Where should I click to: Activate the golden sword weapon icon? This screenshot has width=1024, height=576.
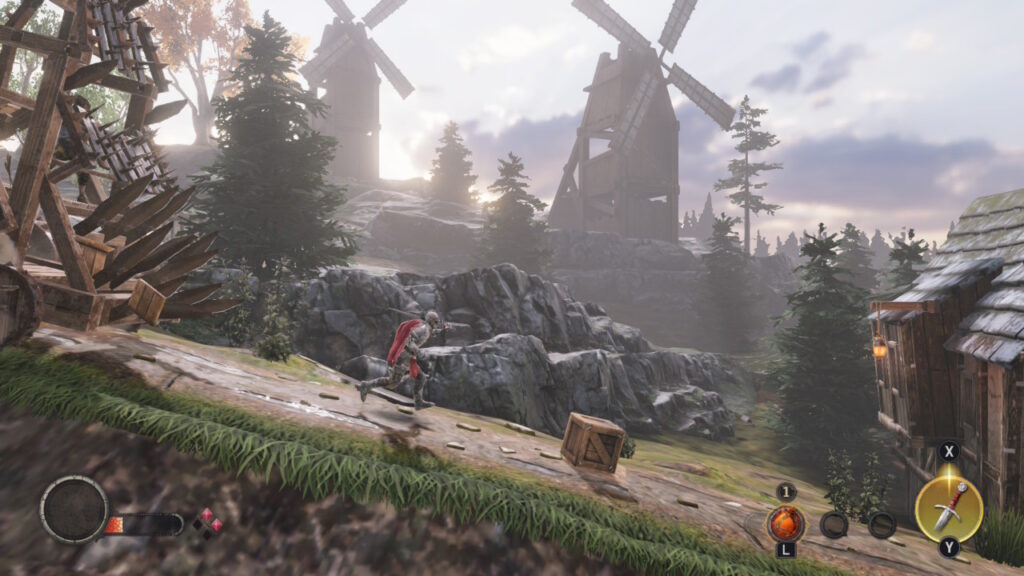coord(948,508)
